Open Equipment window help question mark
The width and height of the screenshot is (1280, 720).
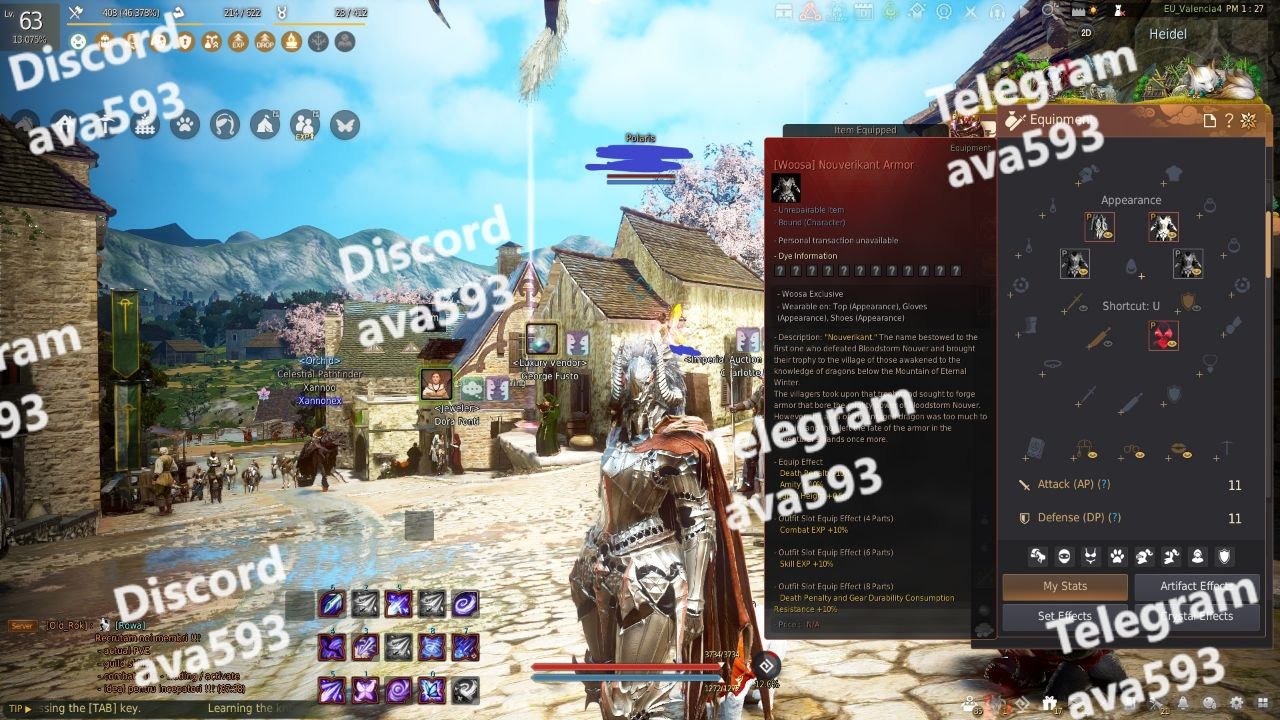pyautogui.click(x=1229, y=121)
